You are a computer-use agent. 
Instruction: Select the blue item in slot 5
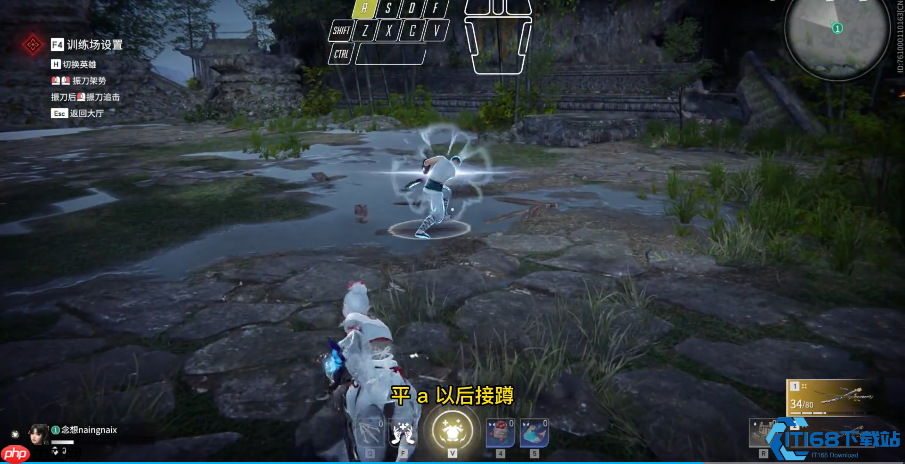(534, 432)
